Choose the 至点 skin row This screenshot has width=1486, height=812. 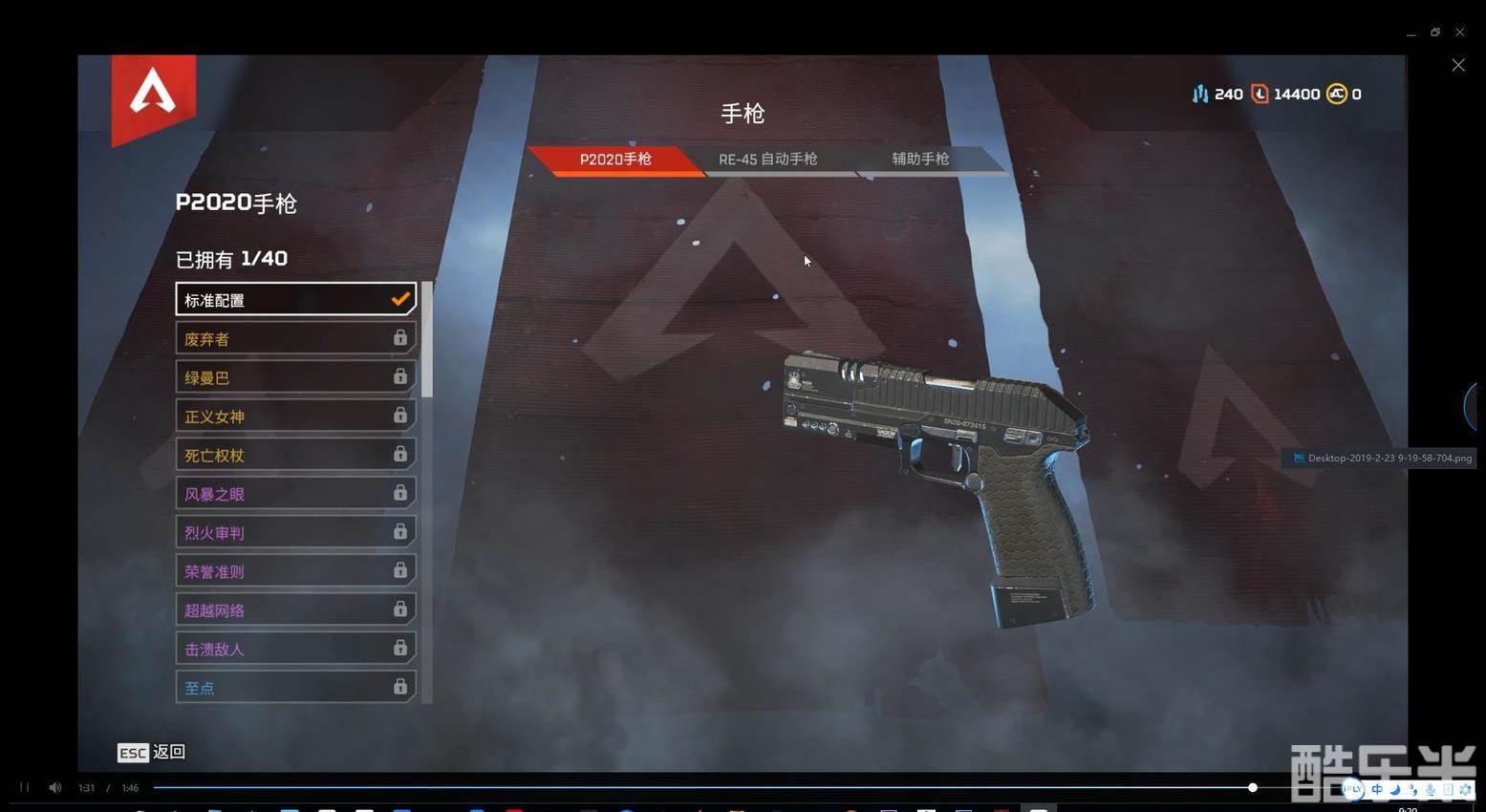pyautogui.click(x=295, y=687)
